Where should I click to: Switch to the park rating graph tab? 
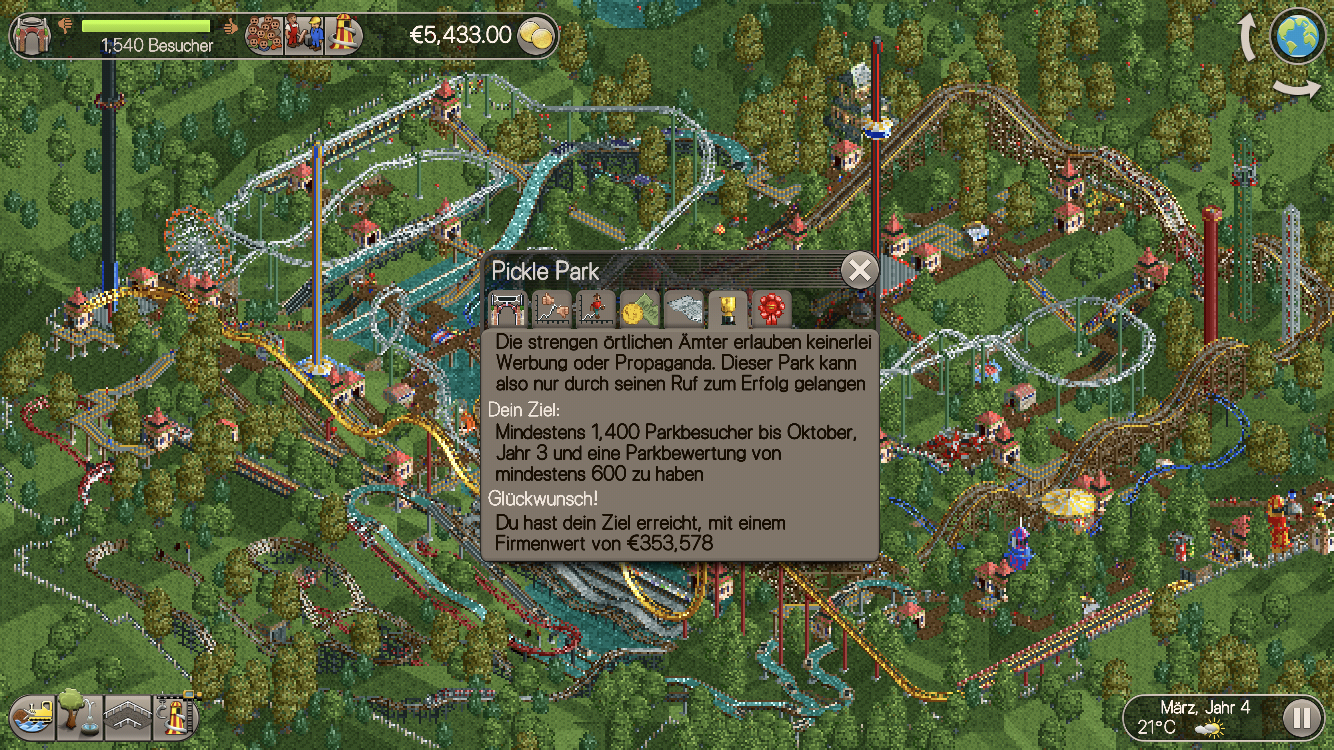(x=551, y=309)
